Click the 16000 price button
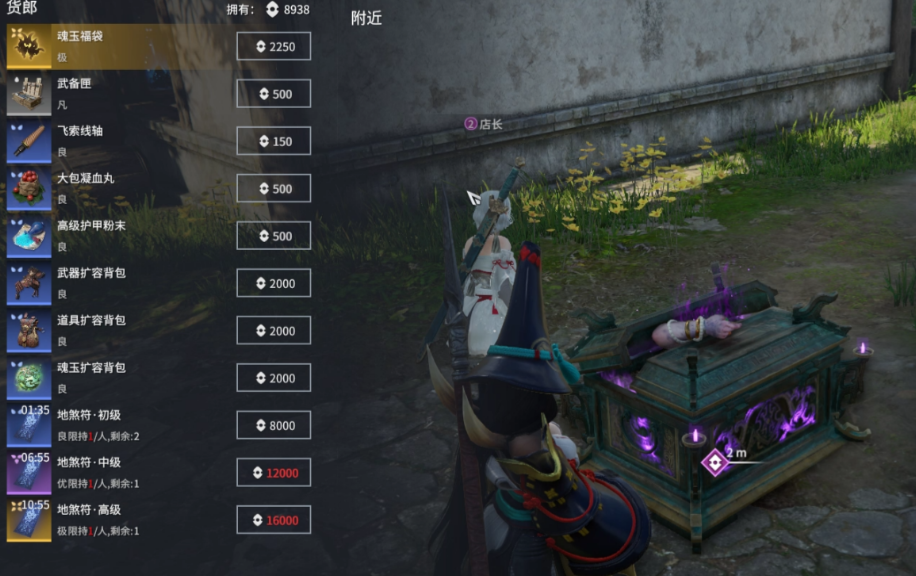Screen dimensions: 916x576 (273, 519)
